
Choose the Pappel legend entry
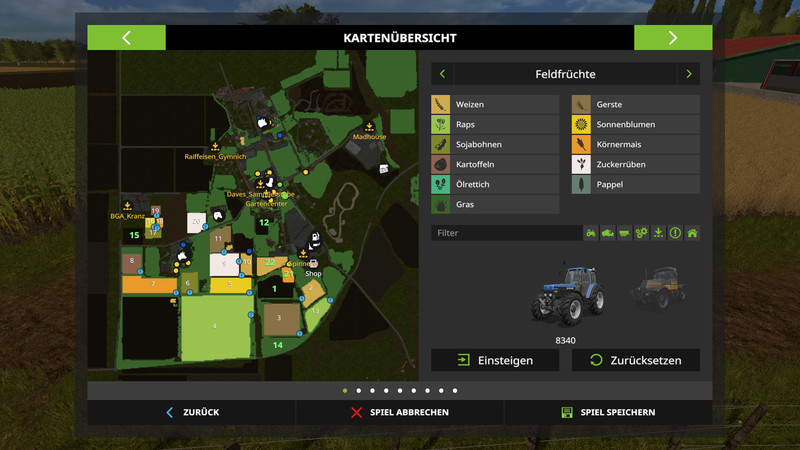(x=635, y=185)
